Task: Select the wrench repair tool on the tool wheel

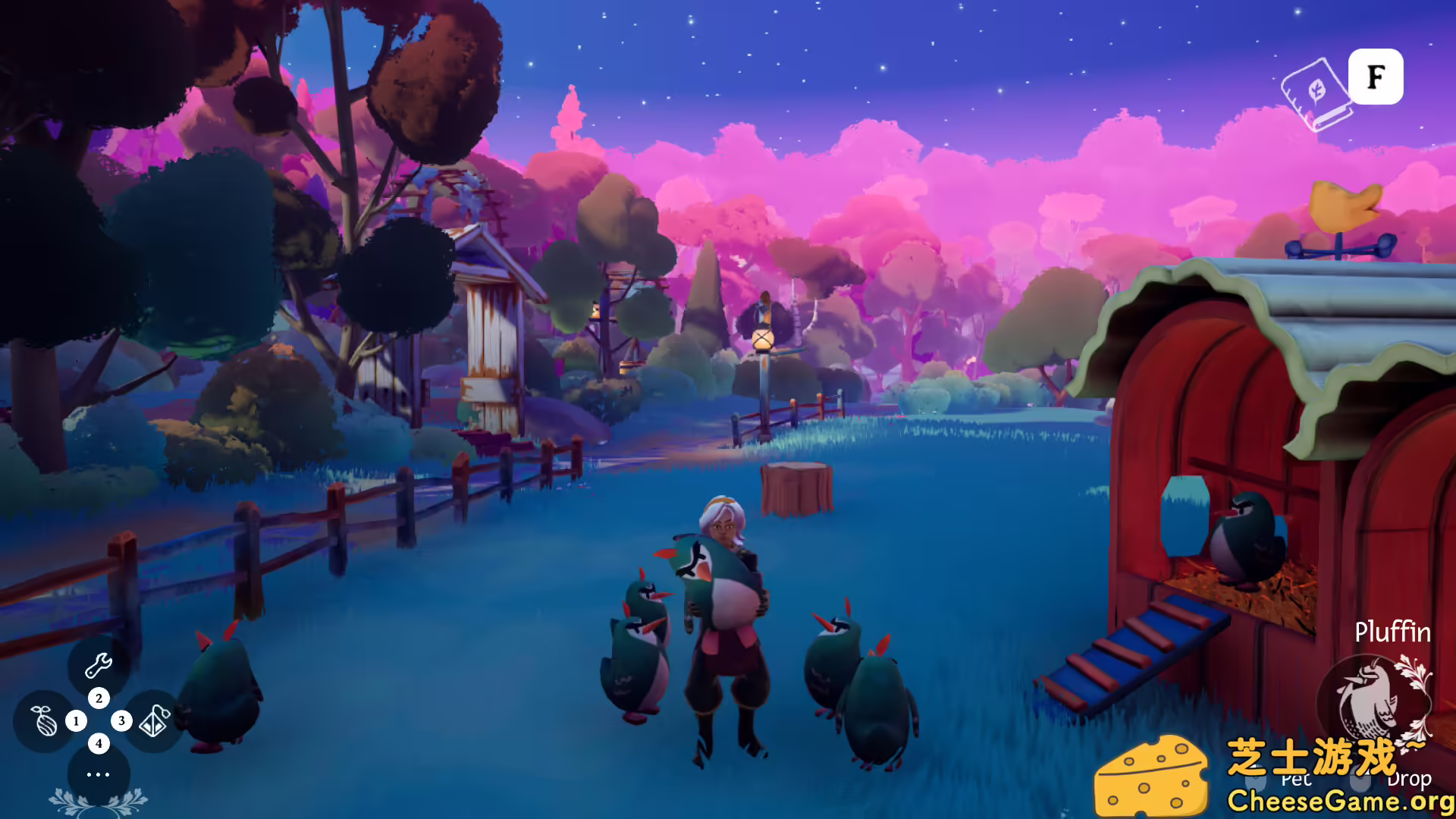Action: [x=98, y=666]
